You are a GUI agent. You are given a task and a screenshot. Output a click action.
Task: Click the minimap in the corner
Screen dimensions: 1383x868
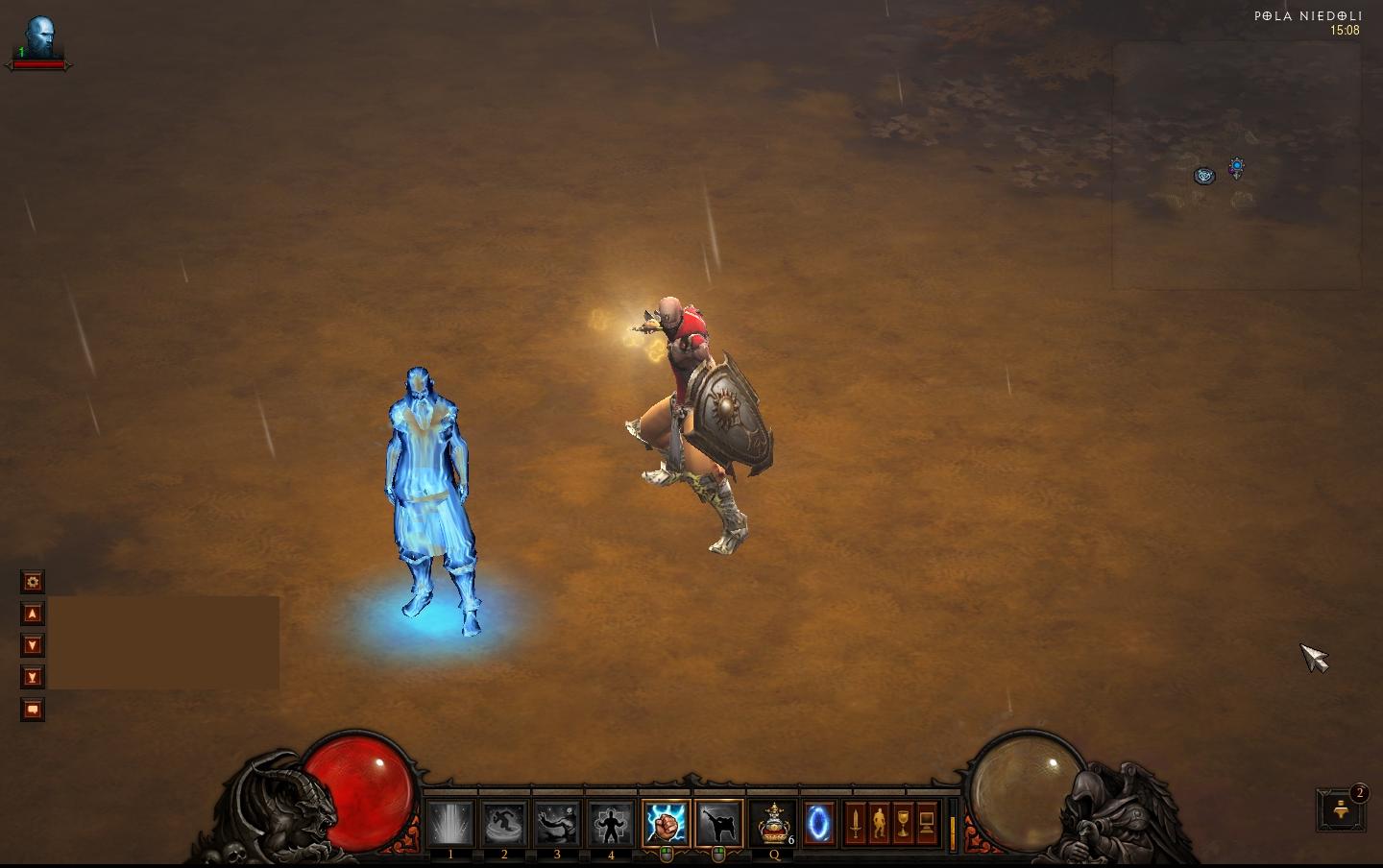(1236, 165)
